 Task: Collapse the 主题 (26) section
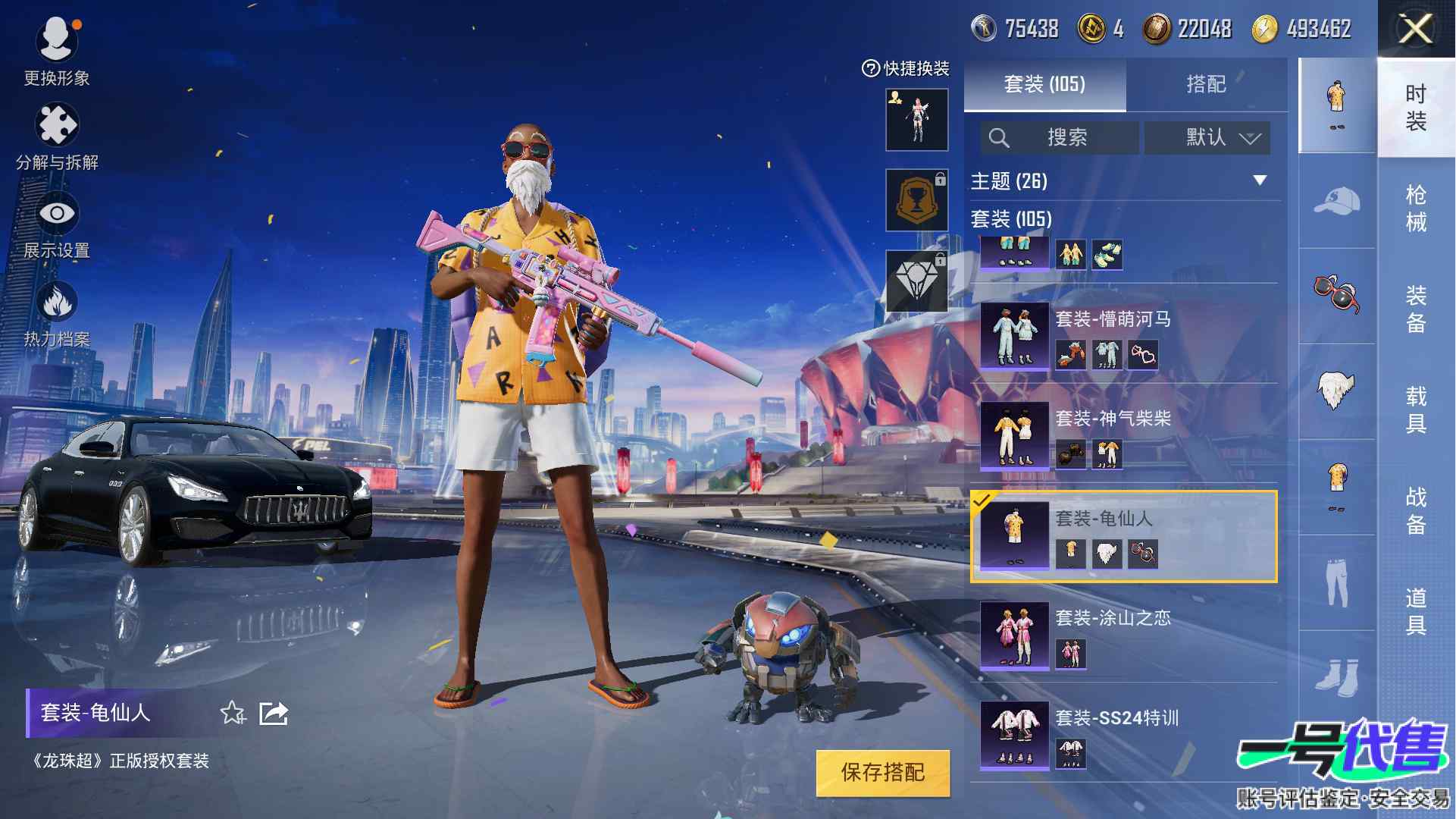1260,180
